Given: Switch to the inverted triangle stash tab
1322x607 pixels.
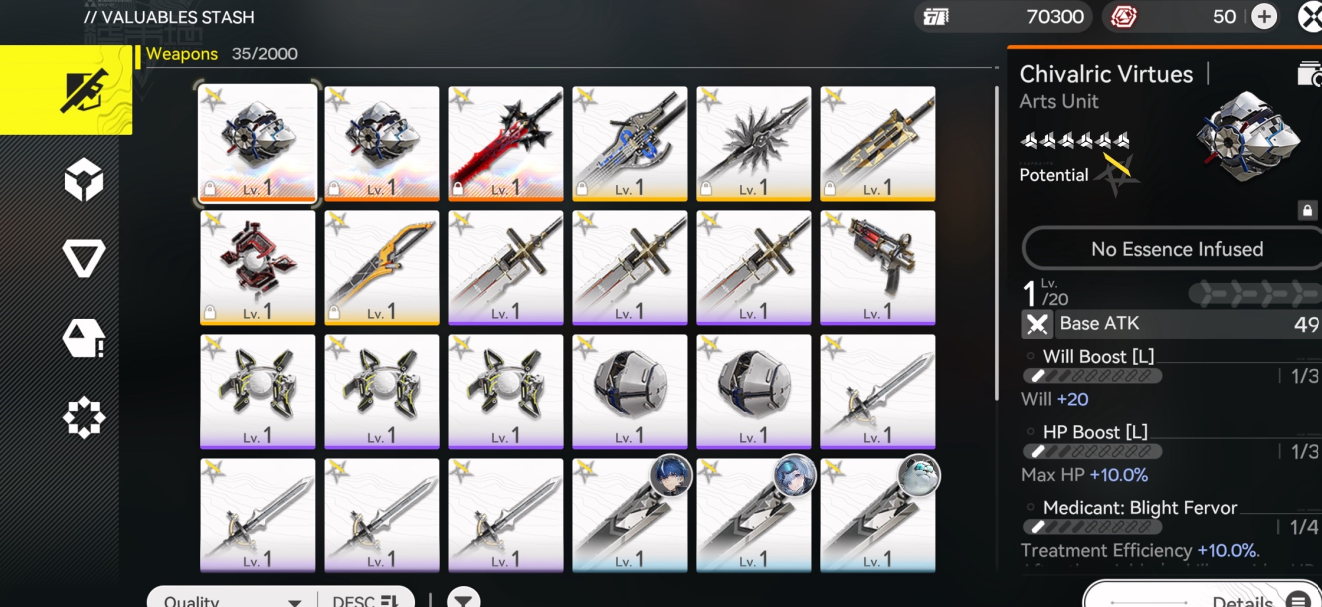Looking at the screenshot, I should pos(84,260).
